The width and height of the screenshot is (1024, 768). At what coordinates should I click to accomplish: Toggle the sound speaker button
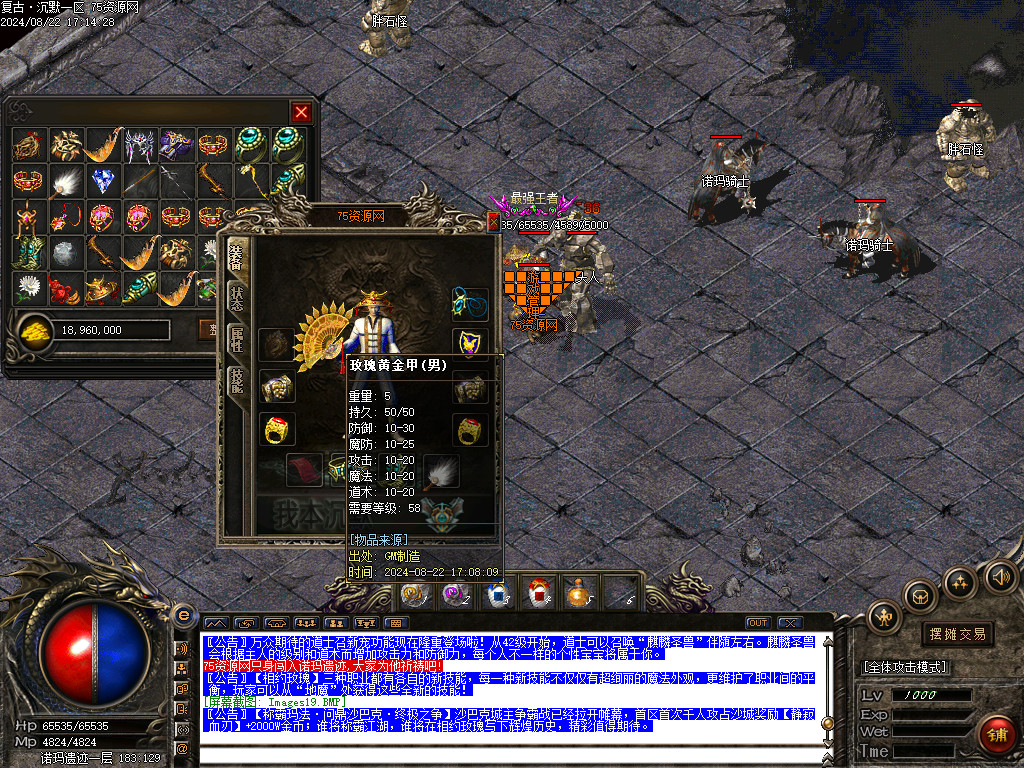(1000, 576)
